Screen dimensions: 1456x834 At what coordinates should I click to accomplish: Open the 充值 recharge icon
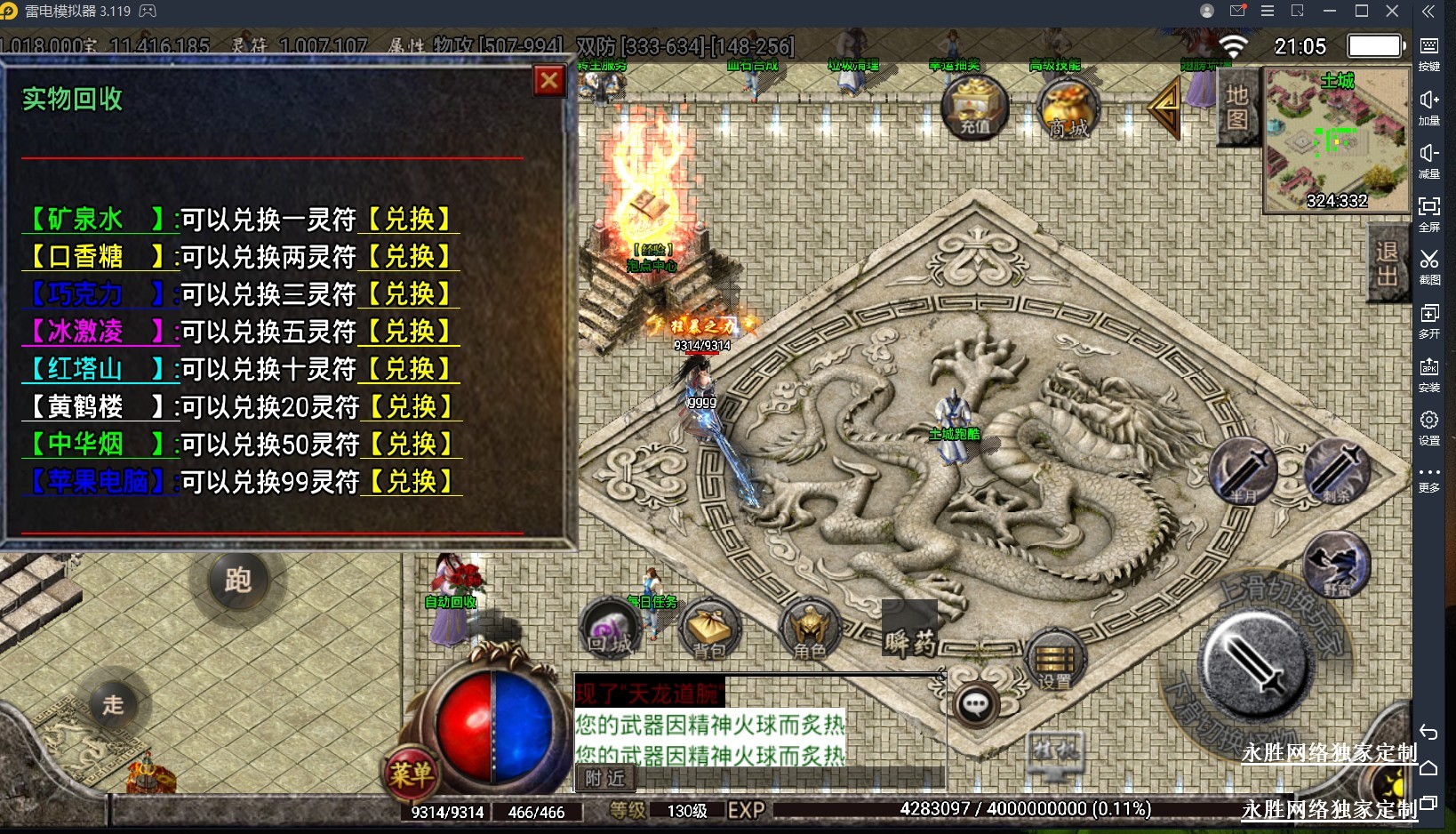[975, 108]
